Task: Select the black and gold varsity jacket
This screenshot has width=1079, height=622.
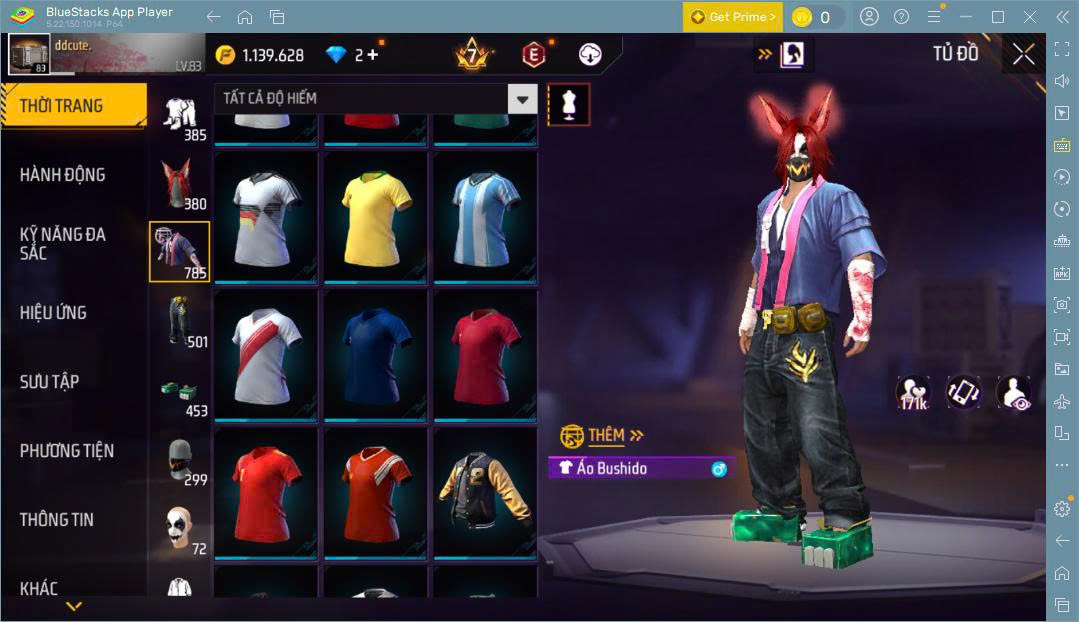Action: tap(485, 491)
